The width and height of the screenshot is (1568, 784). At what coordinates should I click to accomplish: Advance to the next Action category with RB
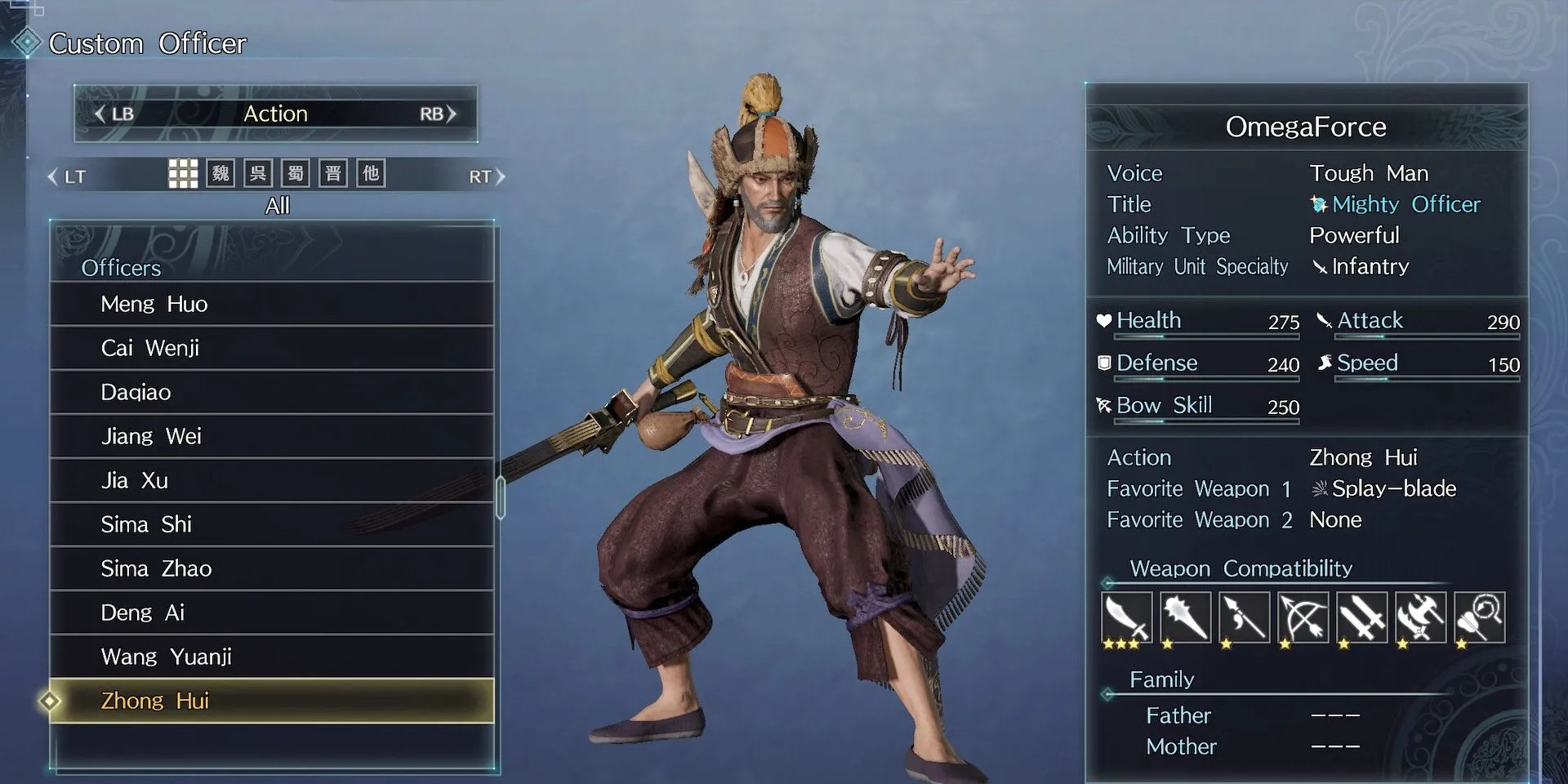pos(434,114)
